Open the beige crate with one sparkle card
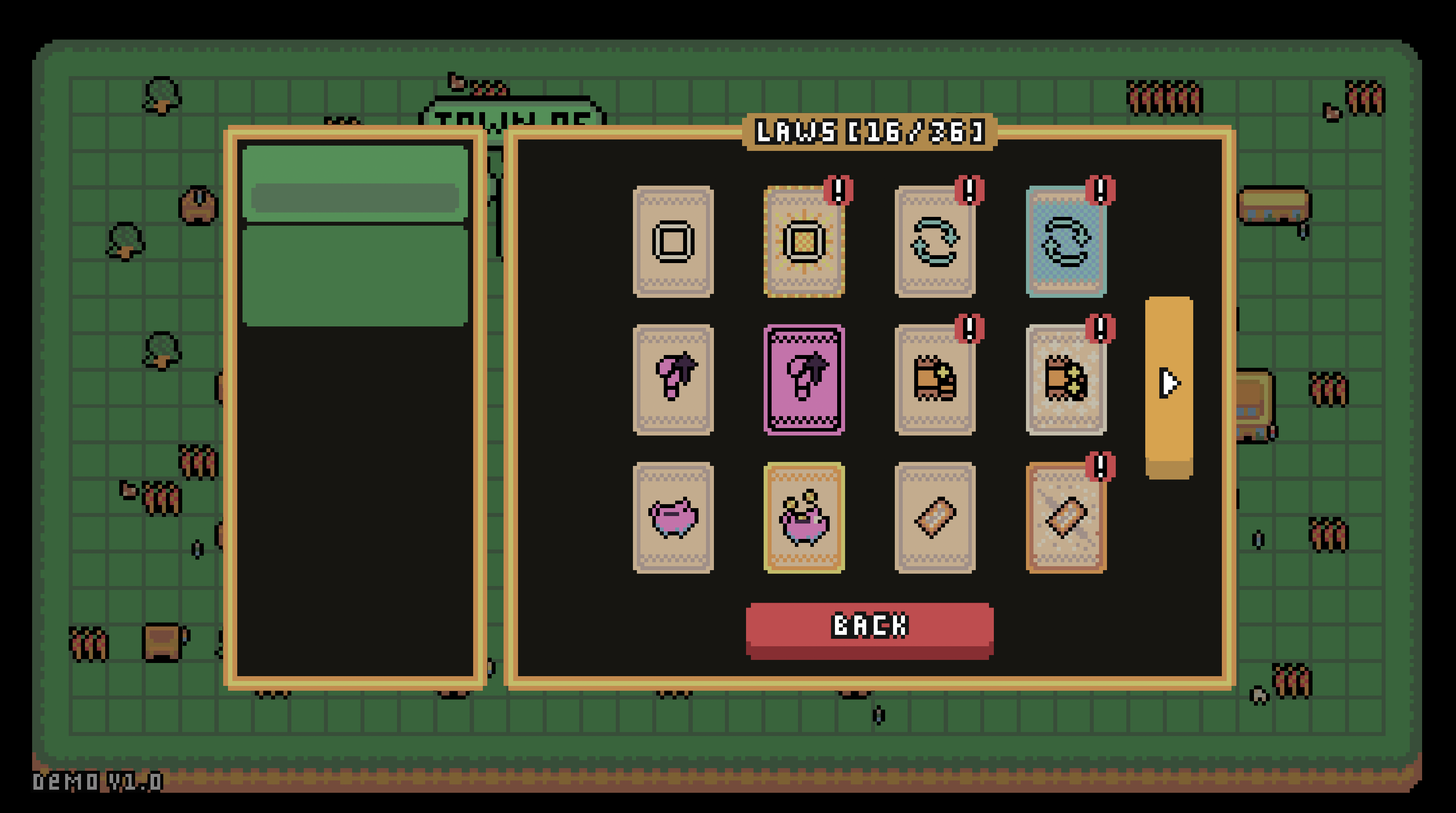 click(935, 379)
